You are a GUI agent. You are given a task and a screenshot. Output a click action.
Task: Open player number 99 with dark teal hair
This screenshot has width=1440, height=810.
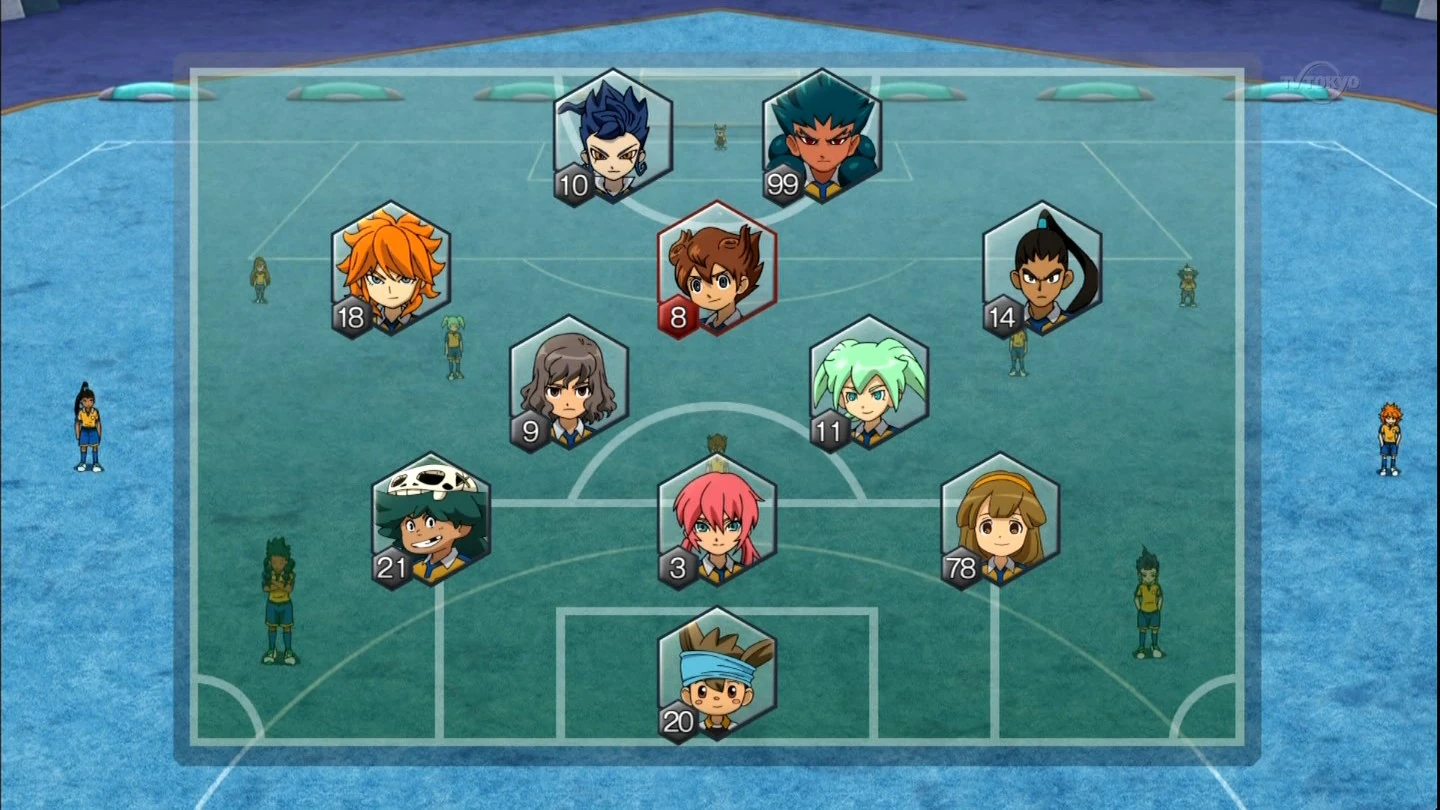[x=820, y=135]
